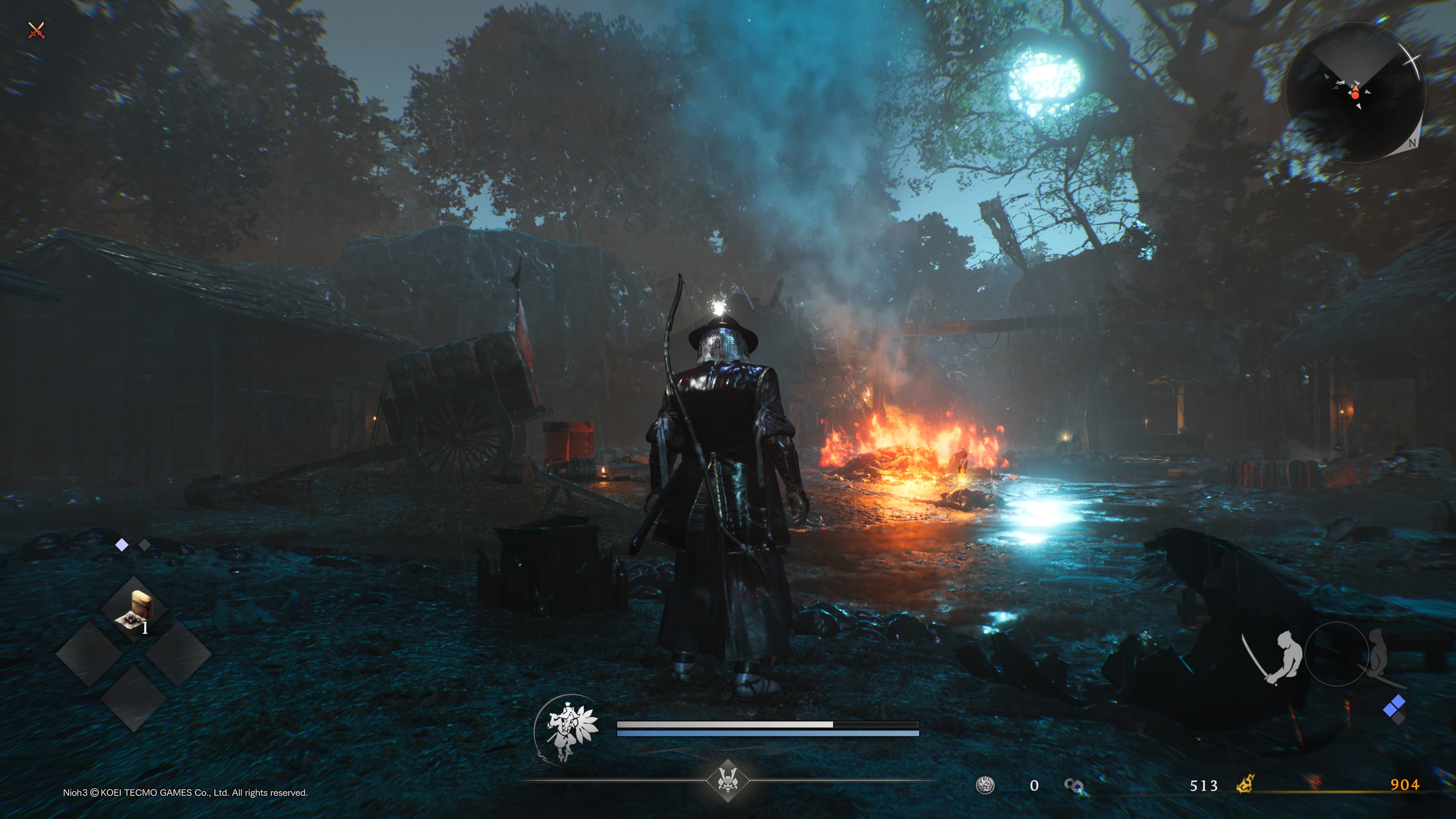Select the lit shortcut page diamond indicator

121,545
